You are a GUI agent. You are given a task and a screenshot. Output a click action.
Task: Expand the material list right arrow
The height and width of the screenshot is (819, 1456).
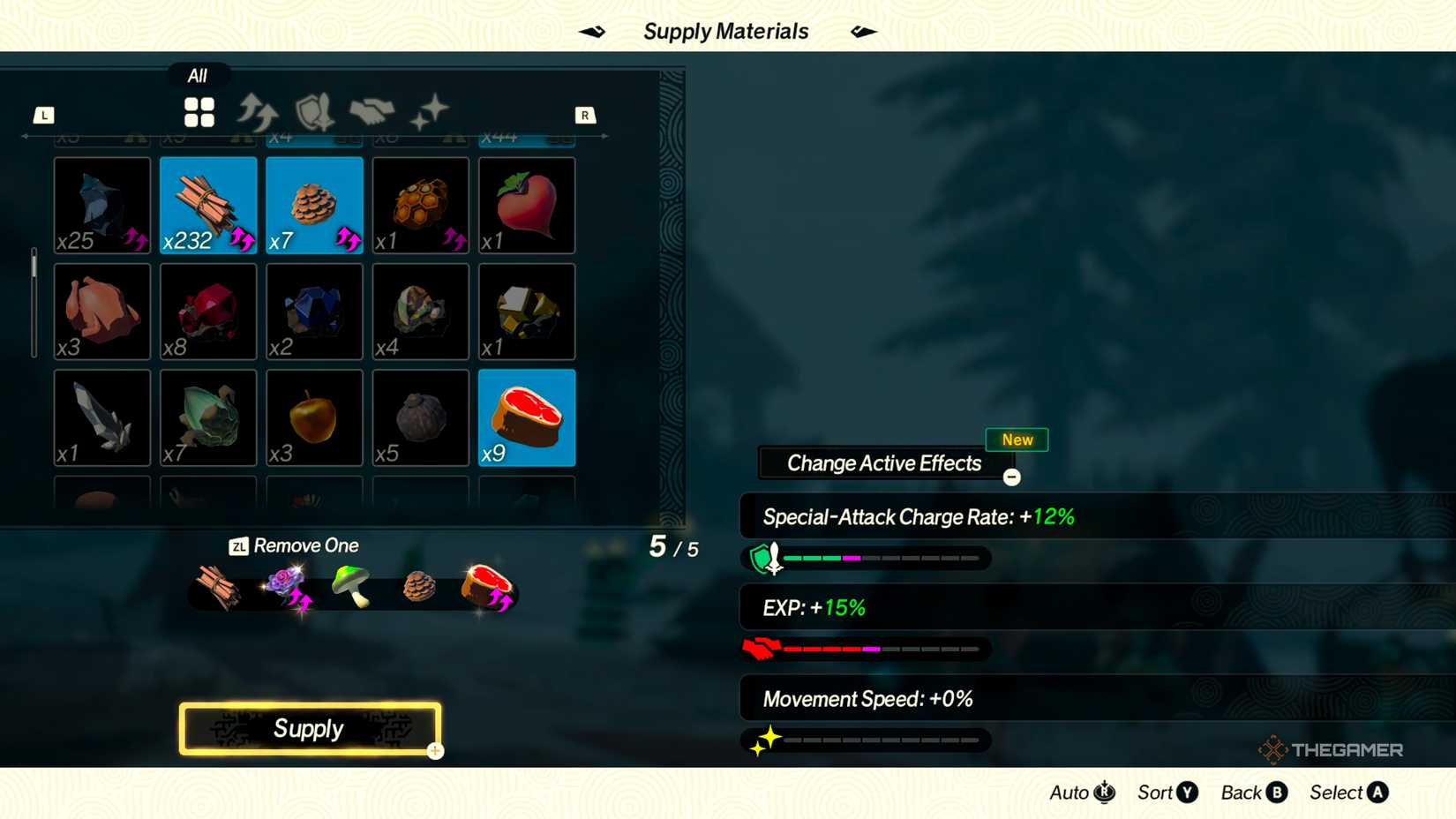[x=604, y=137]
